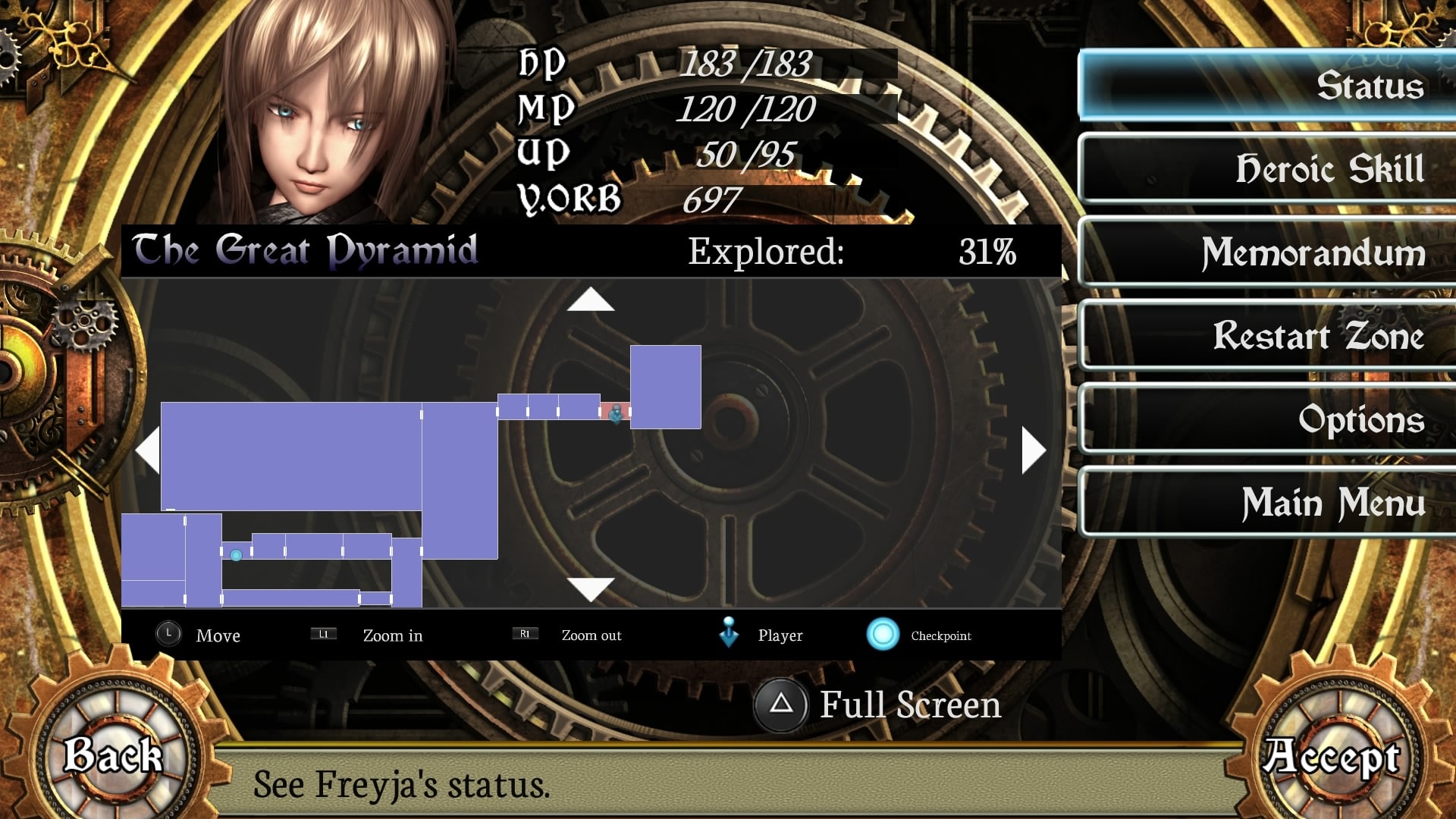Click the checkpoint dot on the lower map area
This screenshot has width=1456, height=819.
(236, 556)
